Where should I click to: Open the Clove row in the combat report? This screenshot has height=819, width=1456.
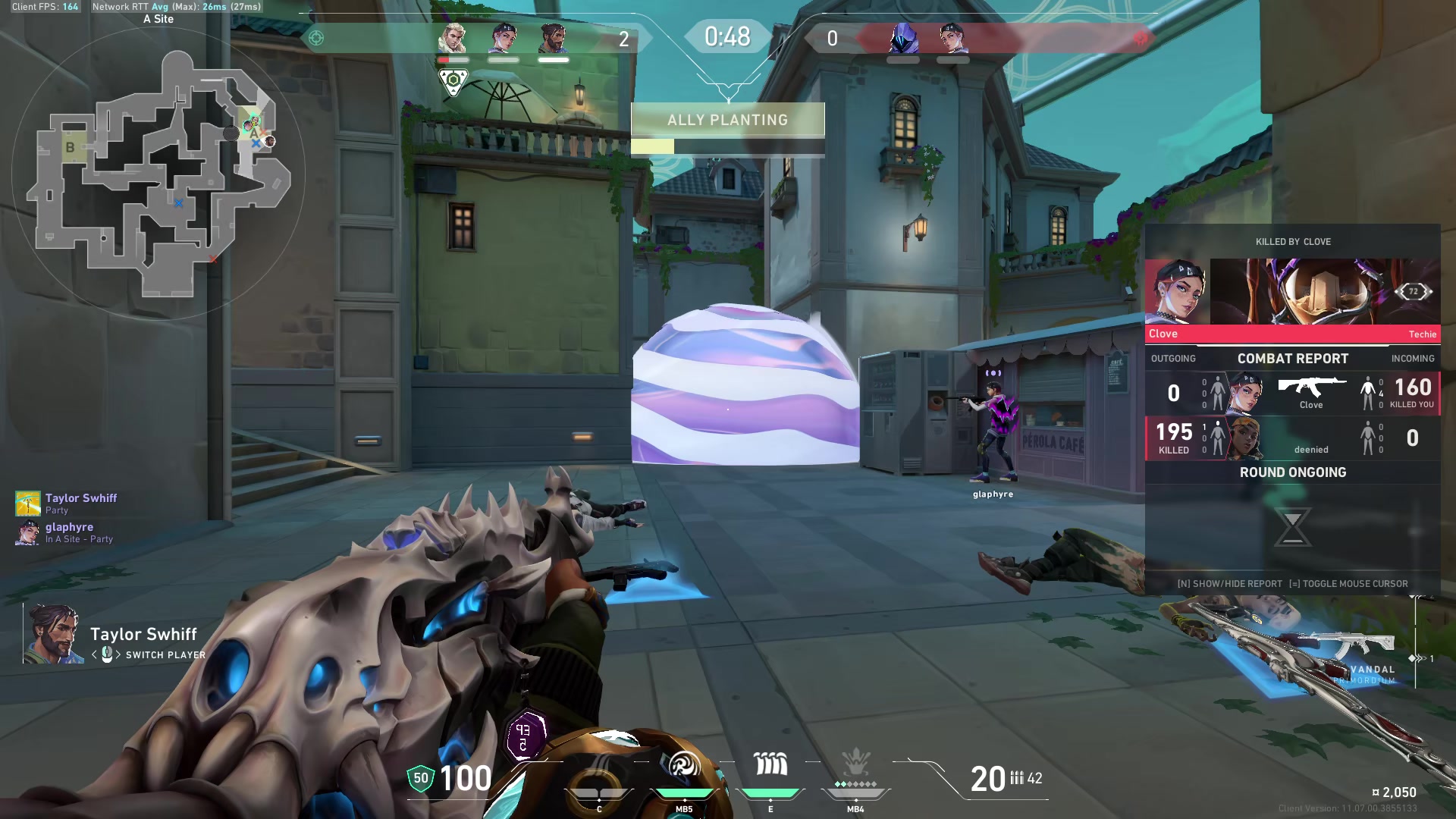(x=1292, y=393)
